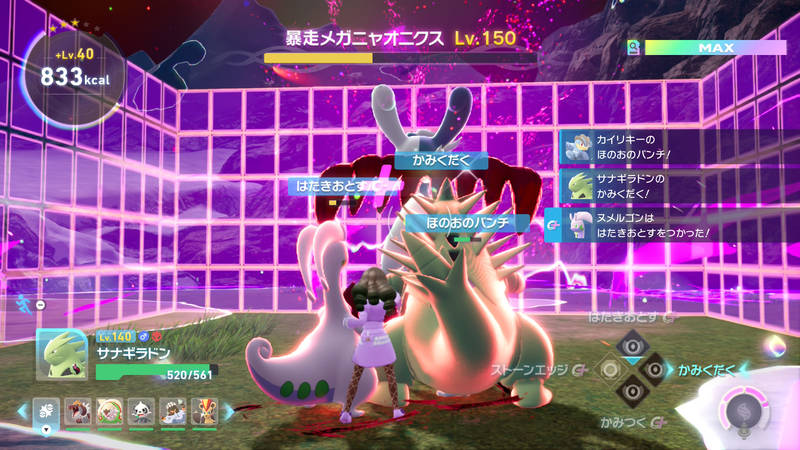The height and width of the screenshot is (450, 800).
Task: Click the party bar's left arrow
Action: click(21, 411)
